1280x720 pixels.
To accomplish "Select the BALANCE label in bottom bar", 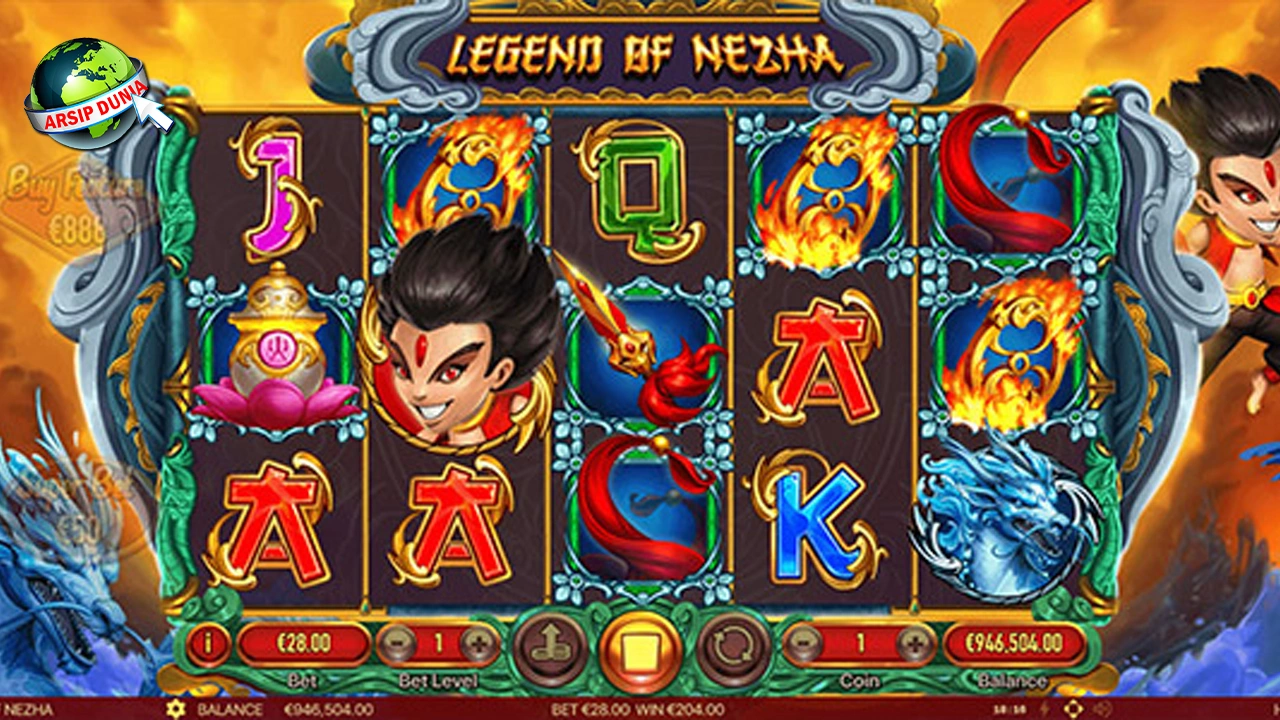I will point(231,710).
